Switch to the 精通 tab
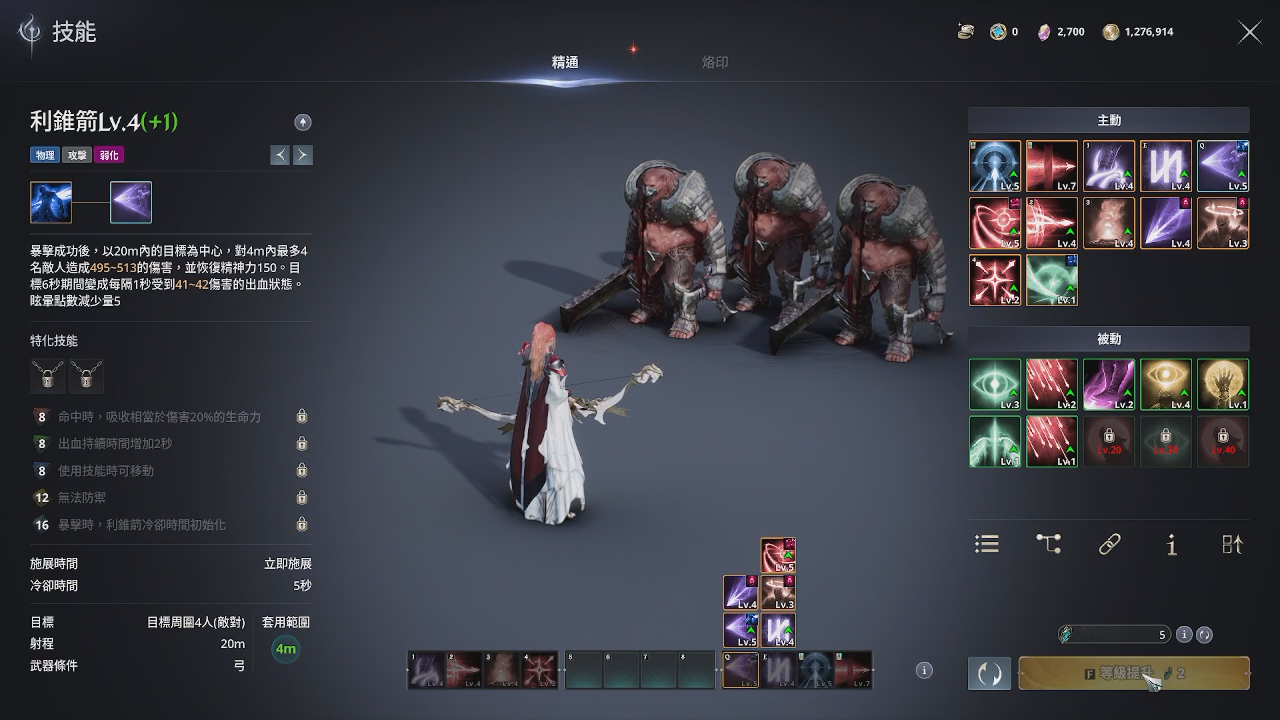 tap(565, 62)
